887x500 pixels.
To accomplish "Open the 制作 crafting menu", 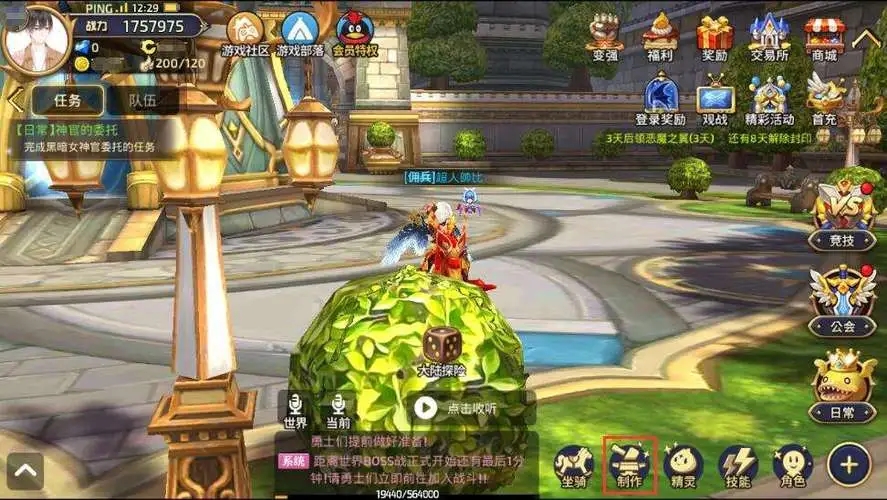I will 630,464.
